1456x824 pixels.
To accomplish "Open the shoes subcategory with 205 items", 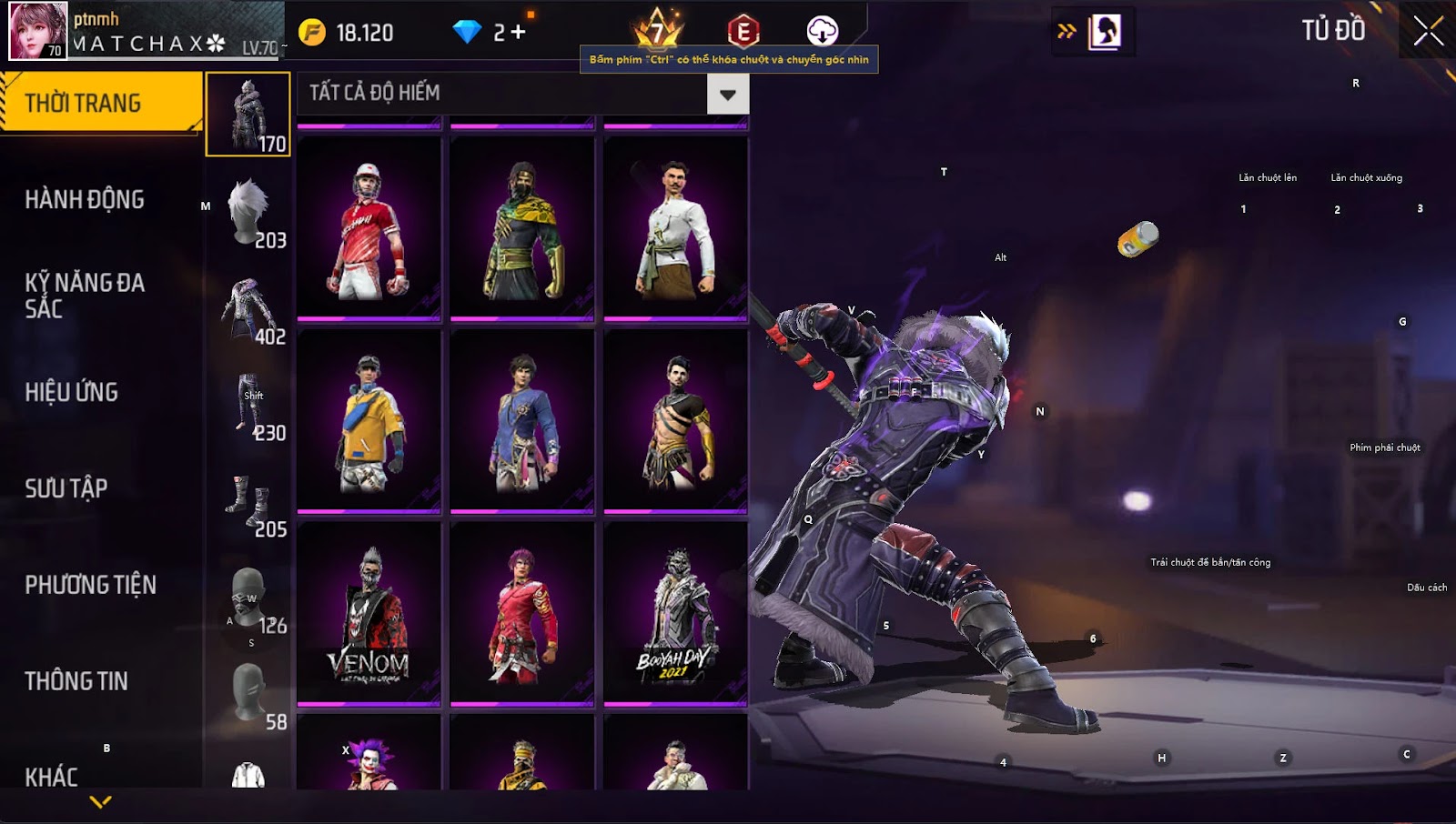I will click(248, 501).
